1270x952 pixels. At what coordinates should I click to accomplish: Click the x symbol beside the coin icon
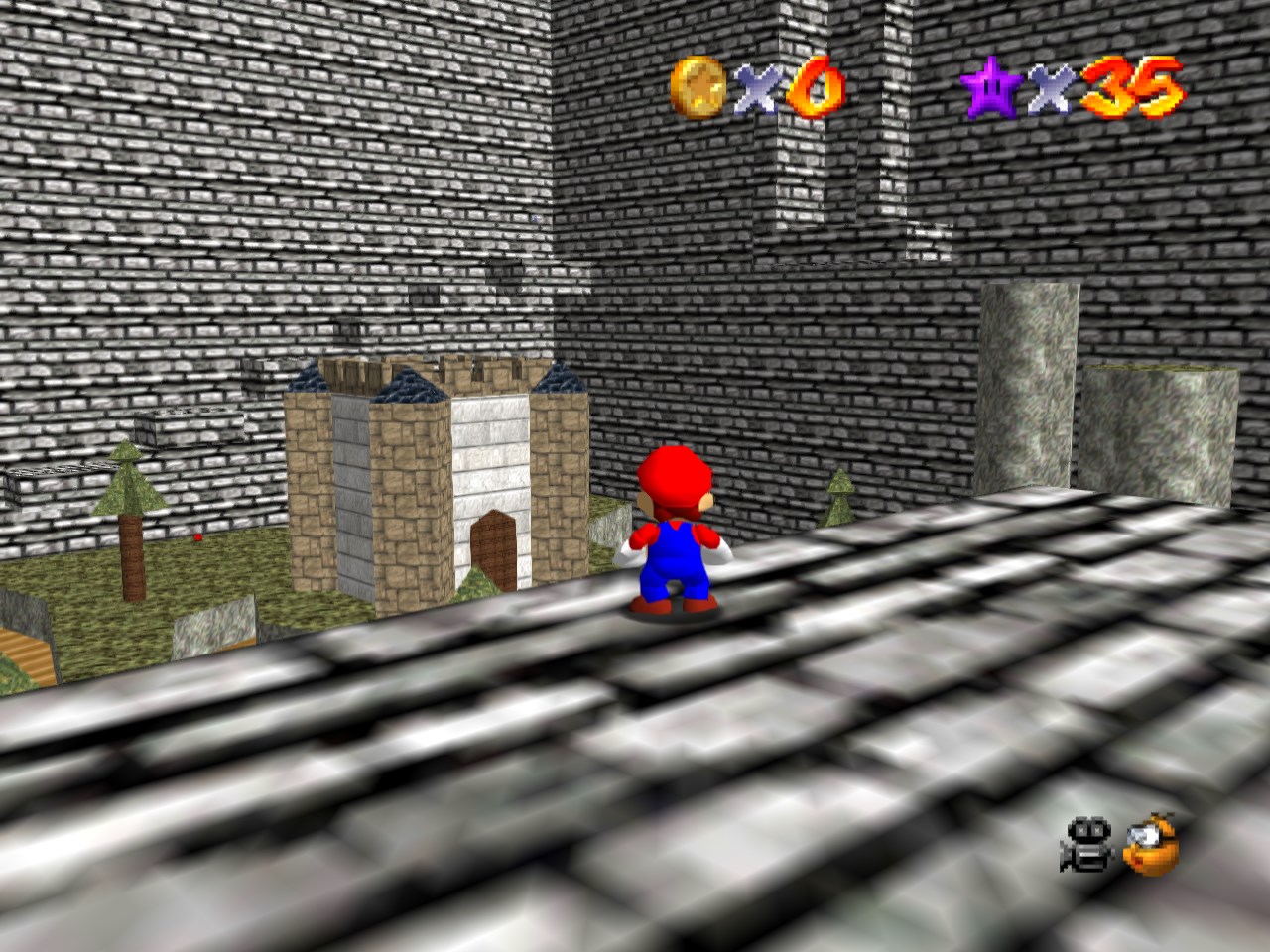(756, 91)
